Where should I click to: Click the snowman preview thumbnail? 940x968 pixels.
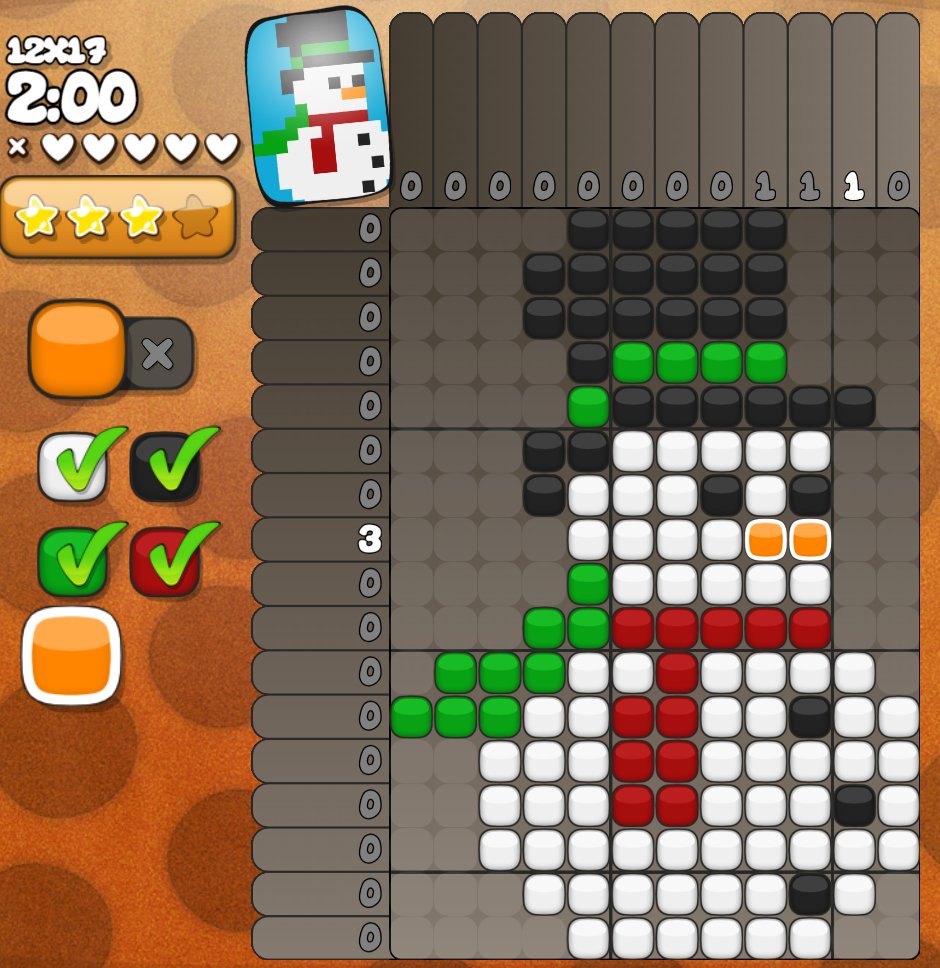317,105
